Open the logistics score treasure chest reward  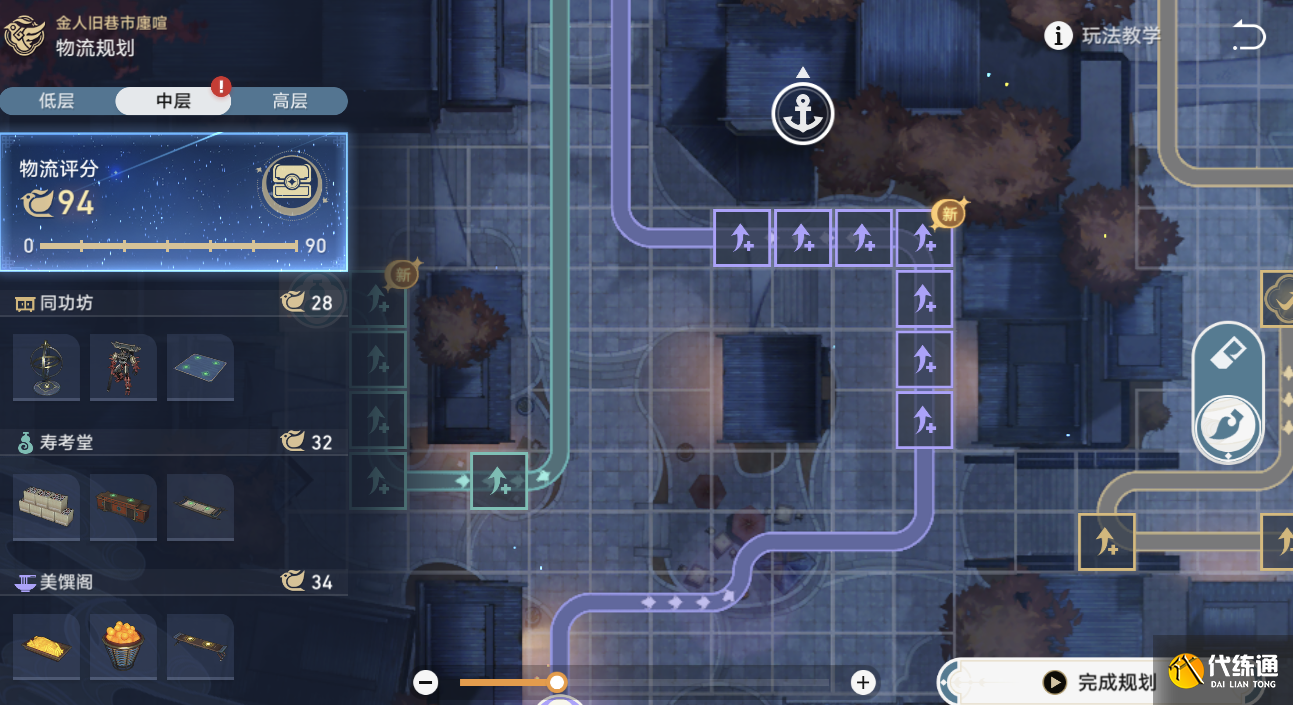tap(292, 185)
